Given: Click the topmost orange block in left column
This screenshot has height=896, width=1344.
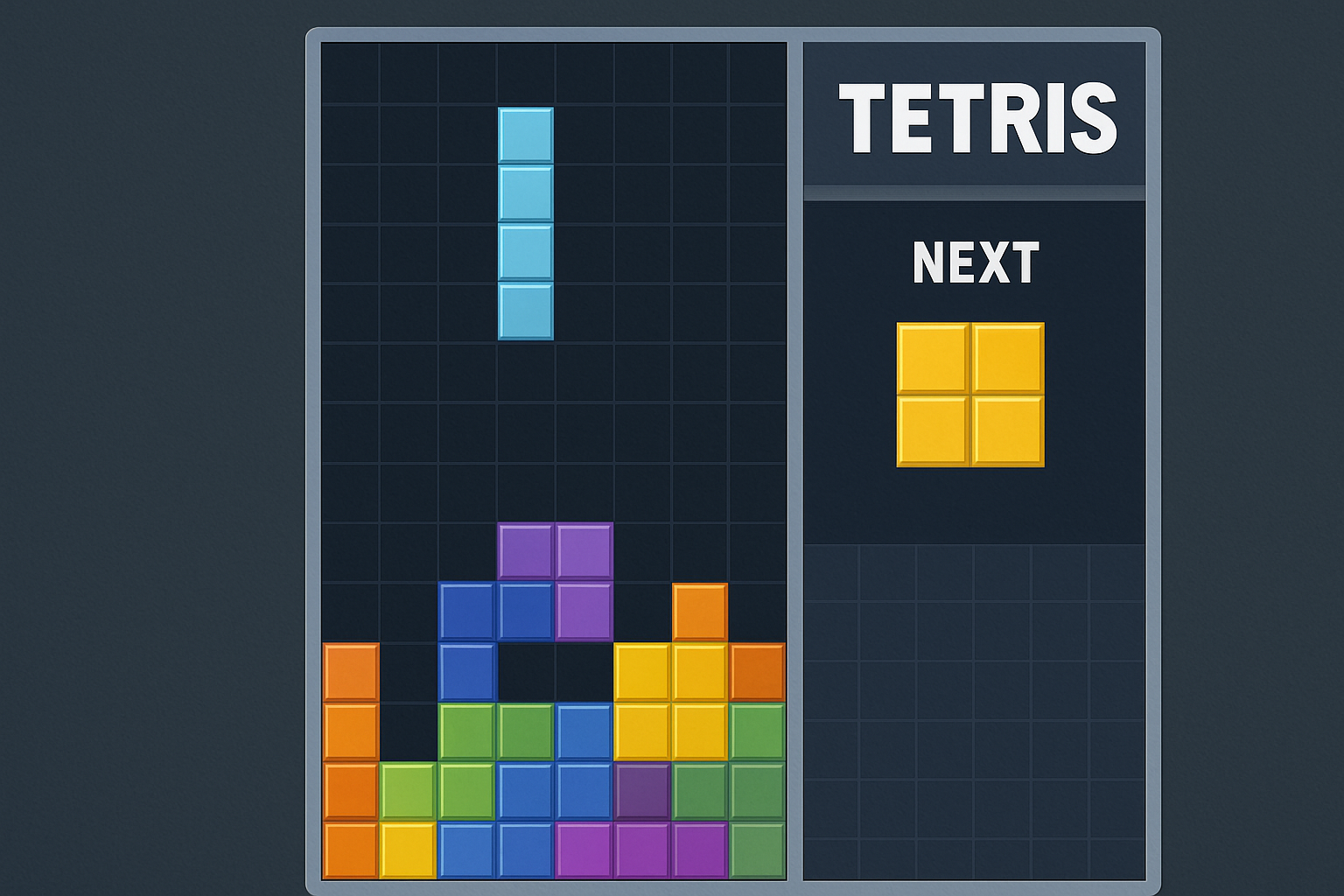Looking at the screenshot, I should 348,672.
